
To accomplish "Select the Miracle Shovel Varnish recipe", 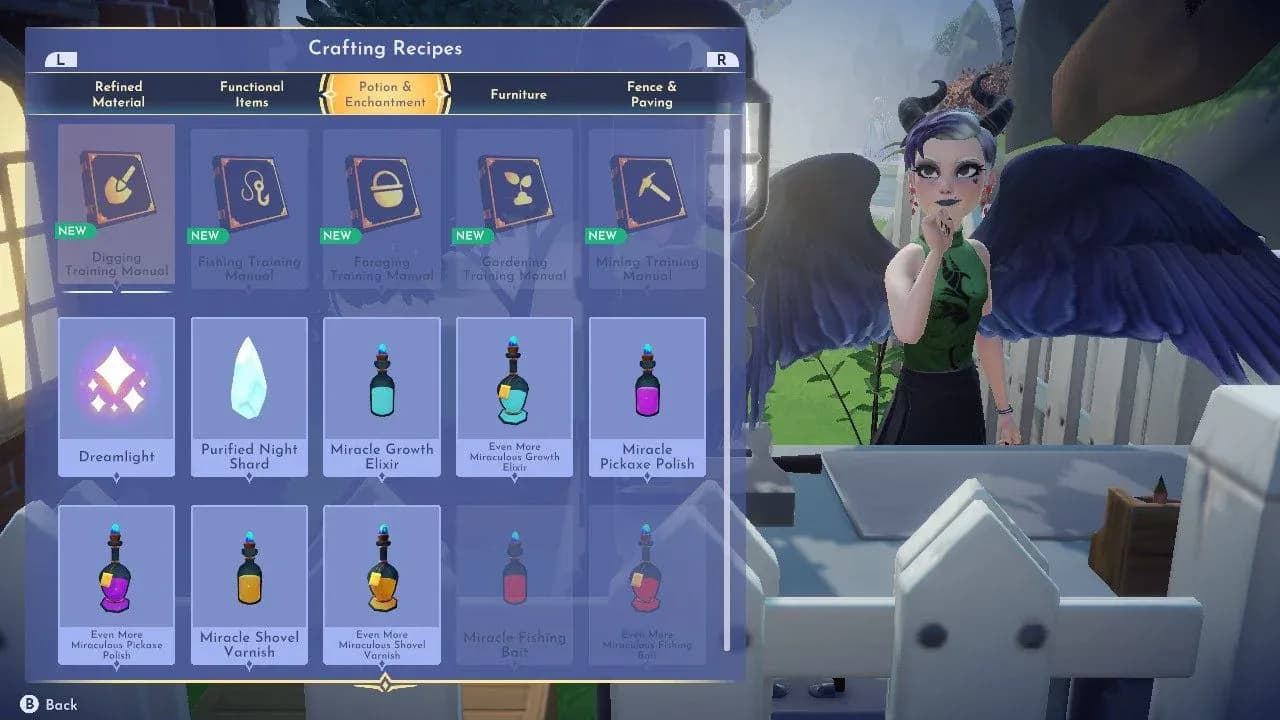I will 249,584.
